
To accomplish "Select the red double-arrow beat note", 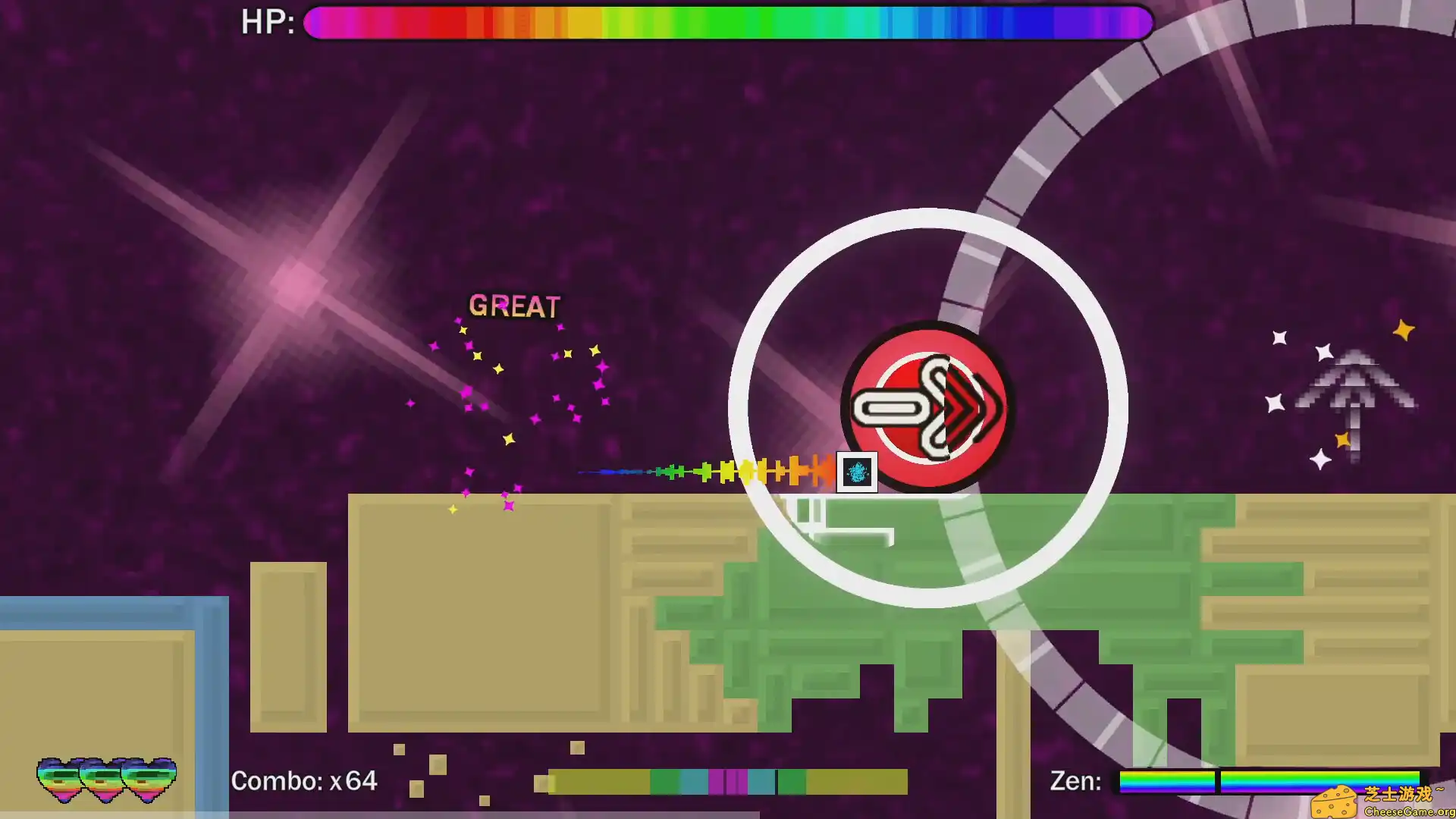I will [927, 408].
